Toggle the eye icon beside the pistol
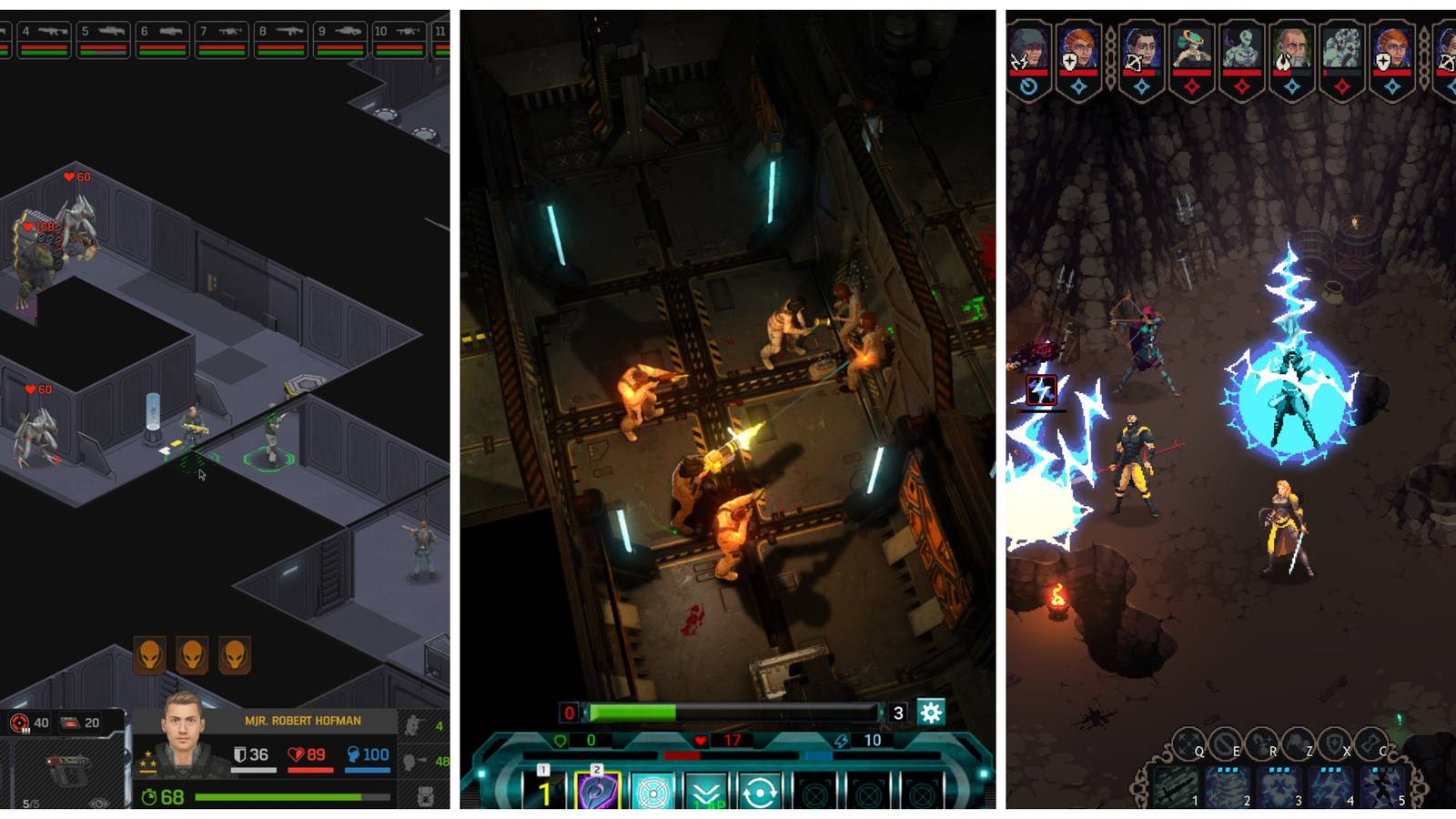Image resolution: width=1456 pixels, height=819 pixels. [98, 801]
